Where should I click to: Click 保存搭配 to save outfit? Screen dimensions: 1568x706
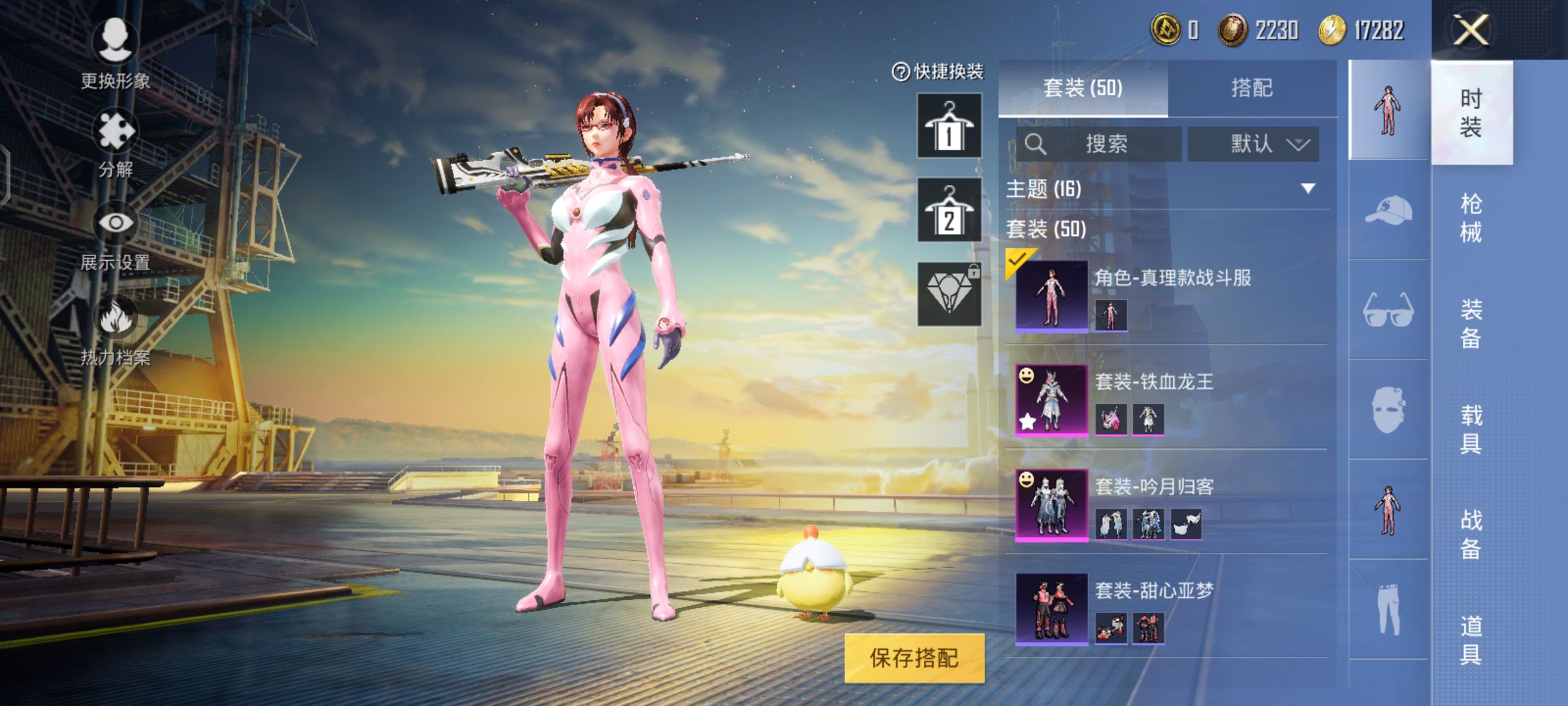[x=914, y=658]
